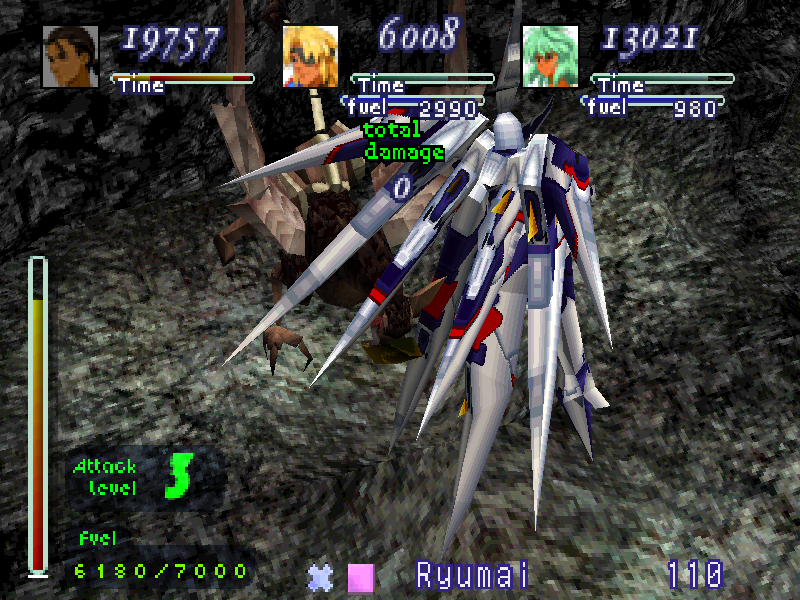
Task: Choose the blonde character's portrait
Action: tap(310, 56)
